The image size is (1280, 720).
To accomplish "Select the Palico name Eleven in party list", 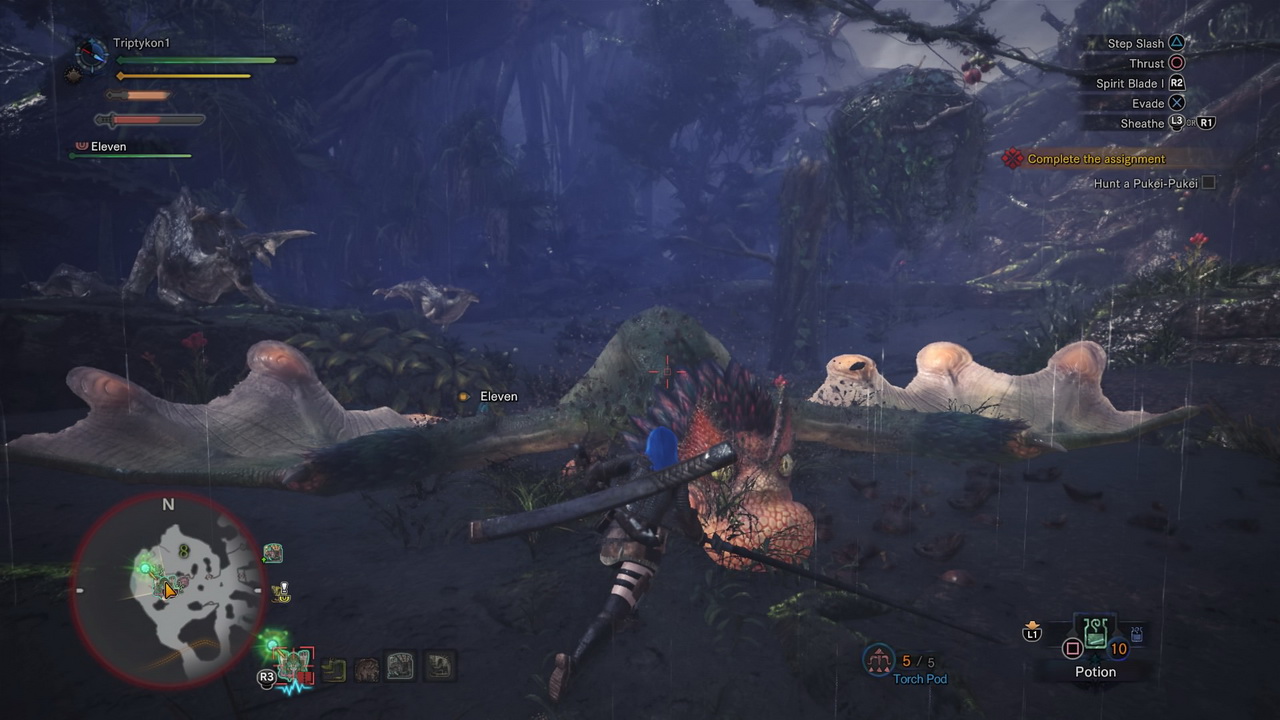I will (x=108, y=147).
